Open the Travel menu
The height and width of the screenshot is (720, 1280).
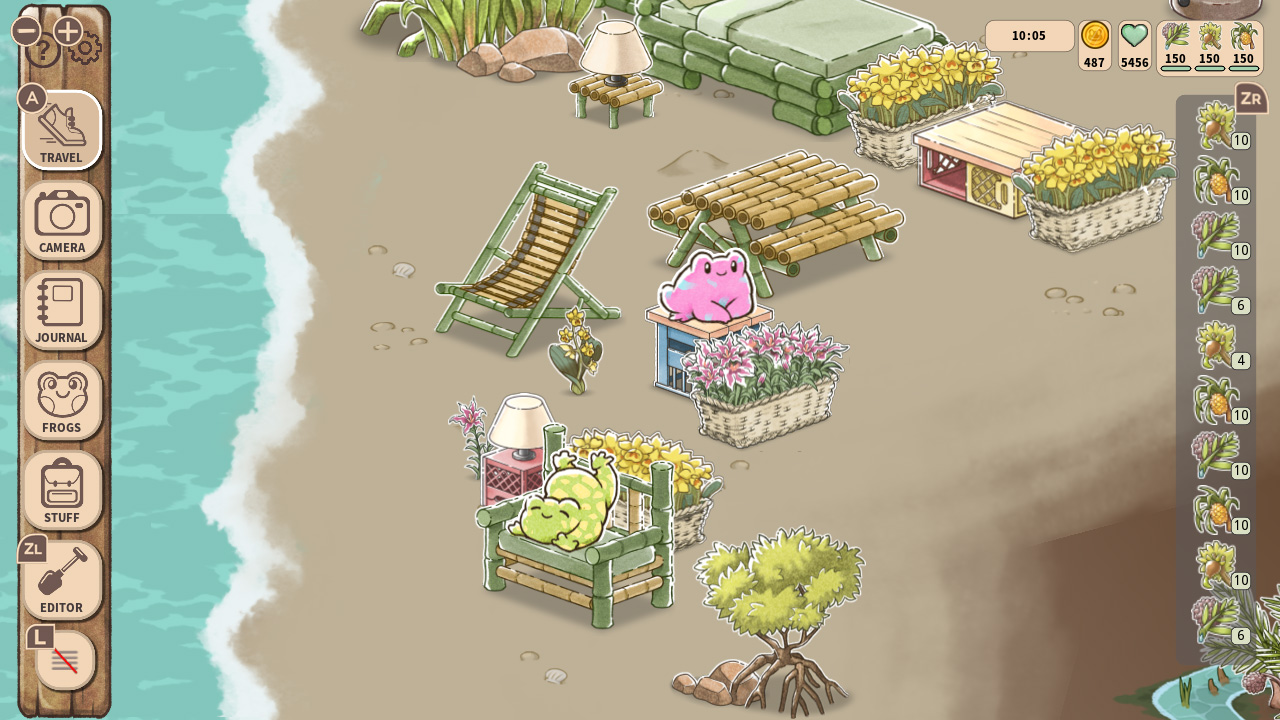pyautogui.click(x=62, y=131)
